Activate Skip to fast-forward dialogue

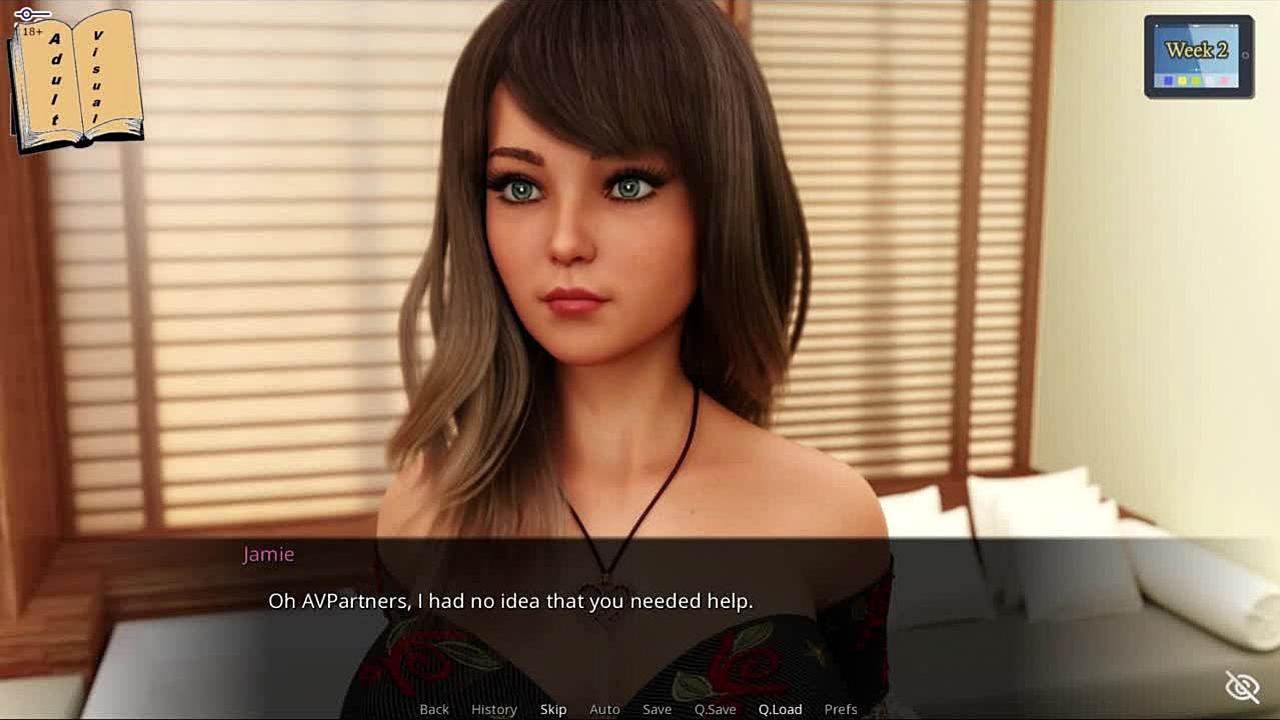[x=553, y=709]
